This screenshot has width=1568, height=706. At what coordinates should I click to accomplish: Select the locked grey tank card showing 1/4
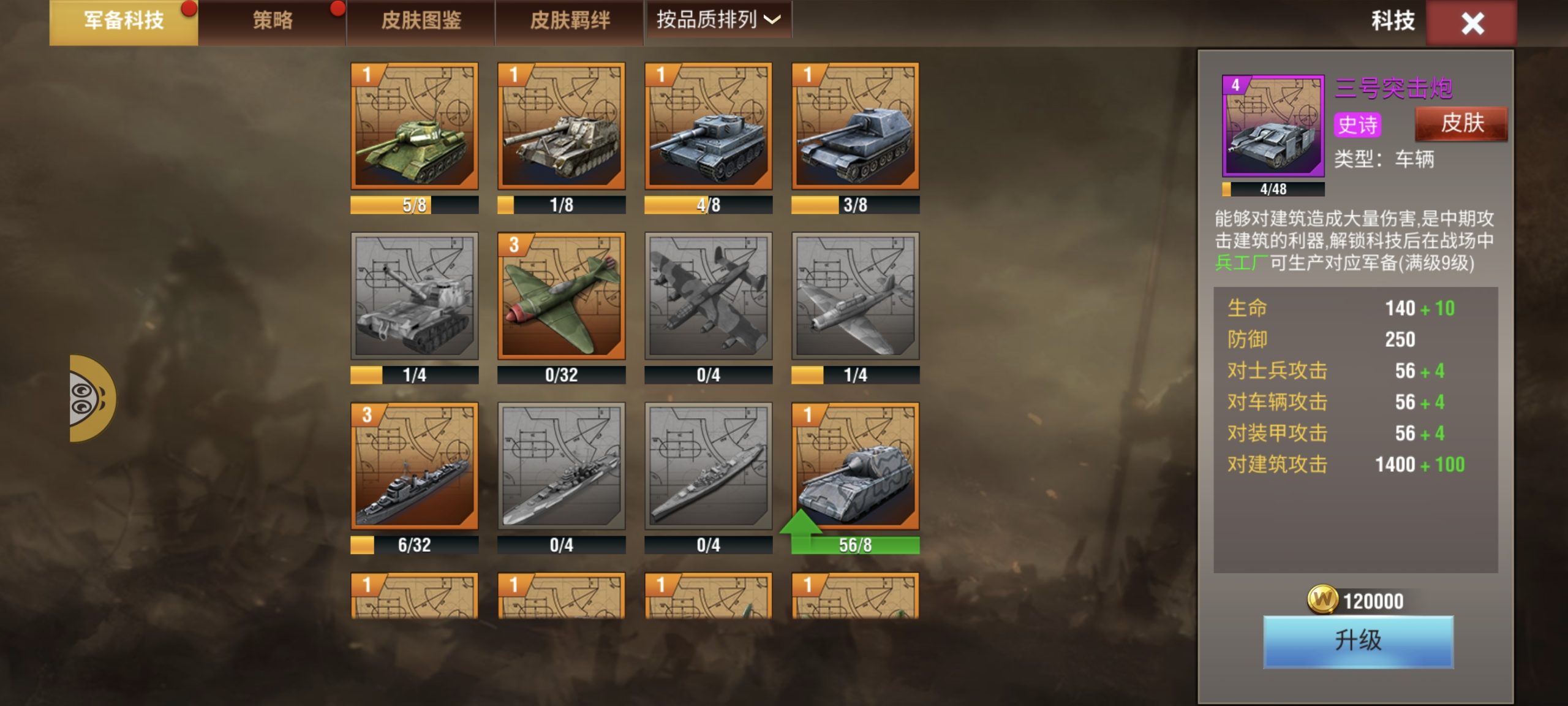click(415, 296)
